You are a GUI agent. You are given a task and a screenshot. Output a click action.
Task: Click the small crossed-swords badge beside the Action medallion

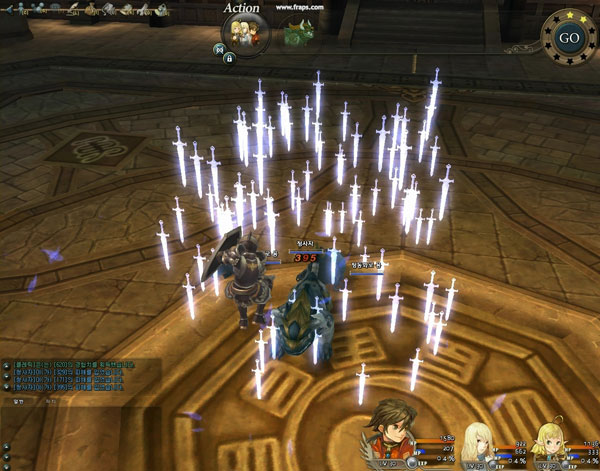pyautogui.click(x=219, y=48)
